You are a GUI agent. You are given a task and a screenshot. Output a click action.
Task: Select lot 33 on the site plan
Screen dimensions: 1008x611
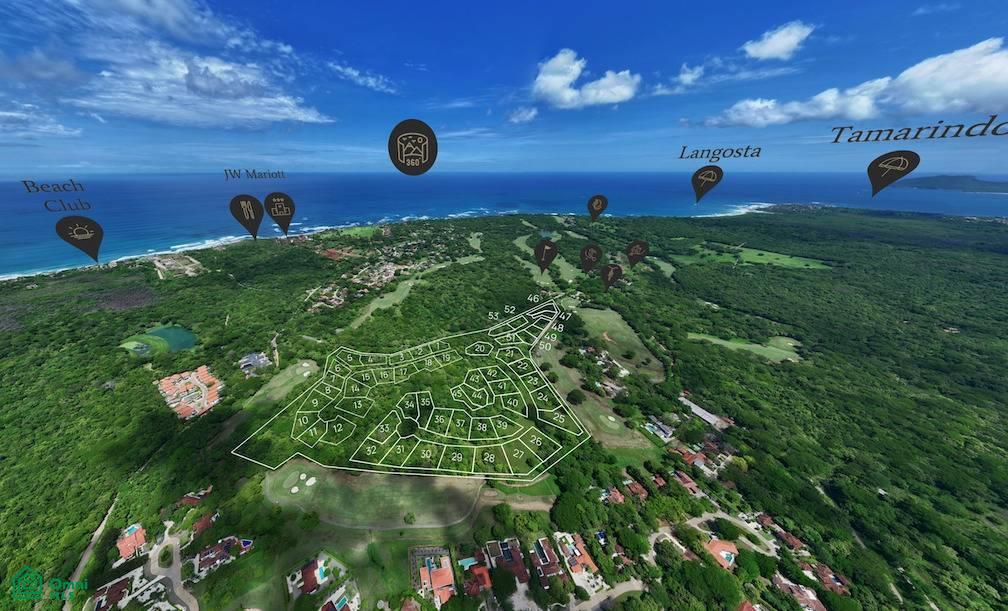383,428
